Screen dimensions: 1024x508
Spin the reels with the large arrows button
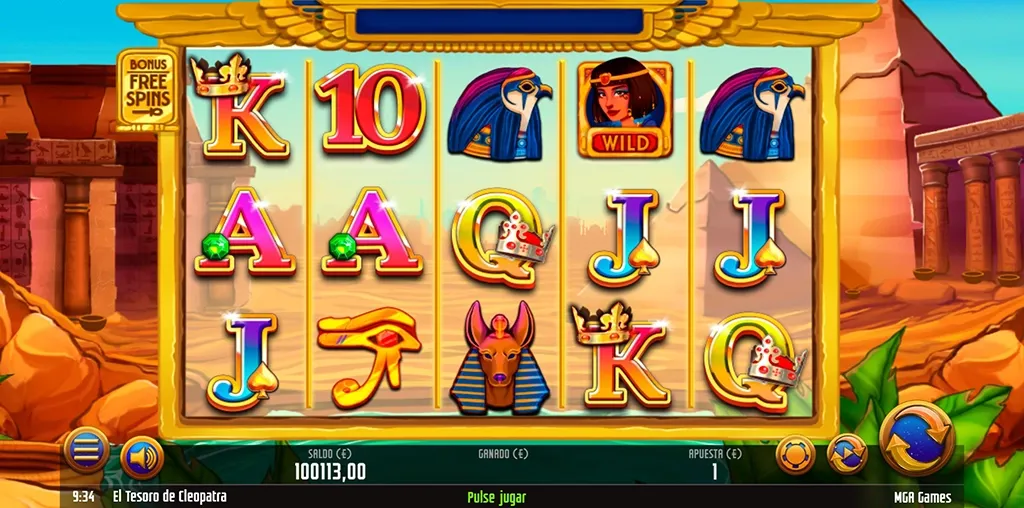pyautogui.click(x=916, y=438)
